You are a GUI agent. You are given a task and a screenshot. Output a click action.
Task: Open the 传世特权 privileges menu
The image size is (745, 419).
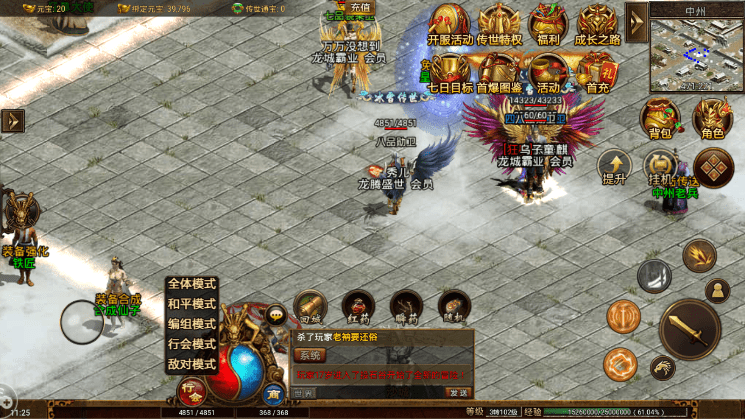(x=499, y=25)
